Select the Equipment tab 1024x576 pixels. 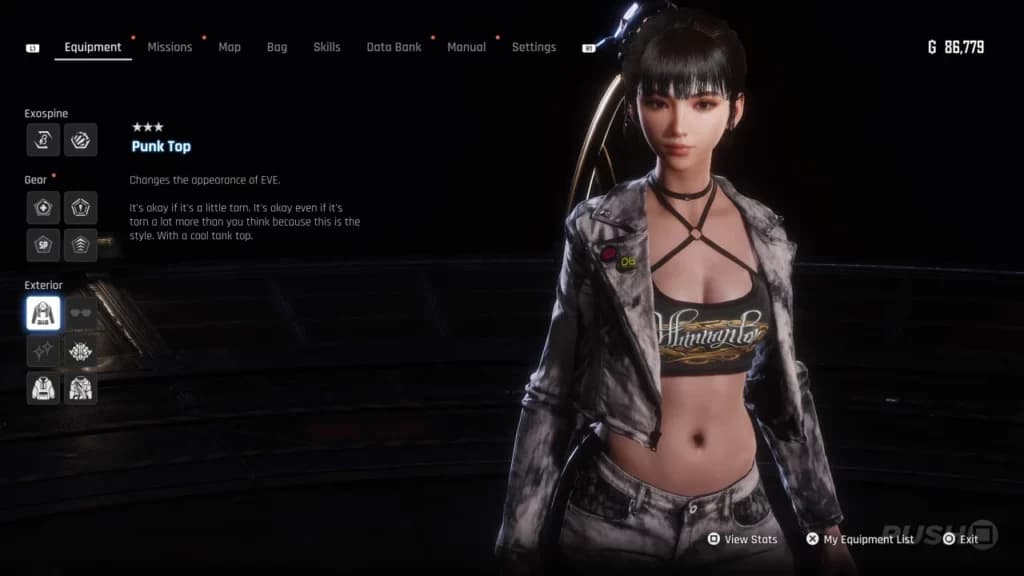(x=92, y=47)
